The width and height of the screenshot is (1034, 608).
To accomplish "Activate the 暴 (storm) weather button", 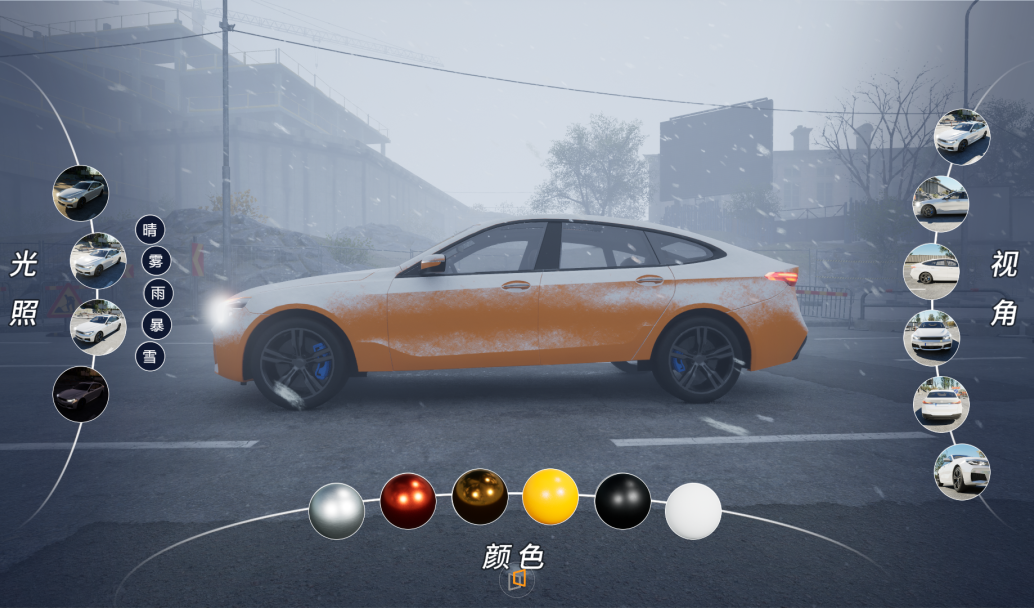I will click(155, 325).
